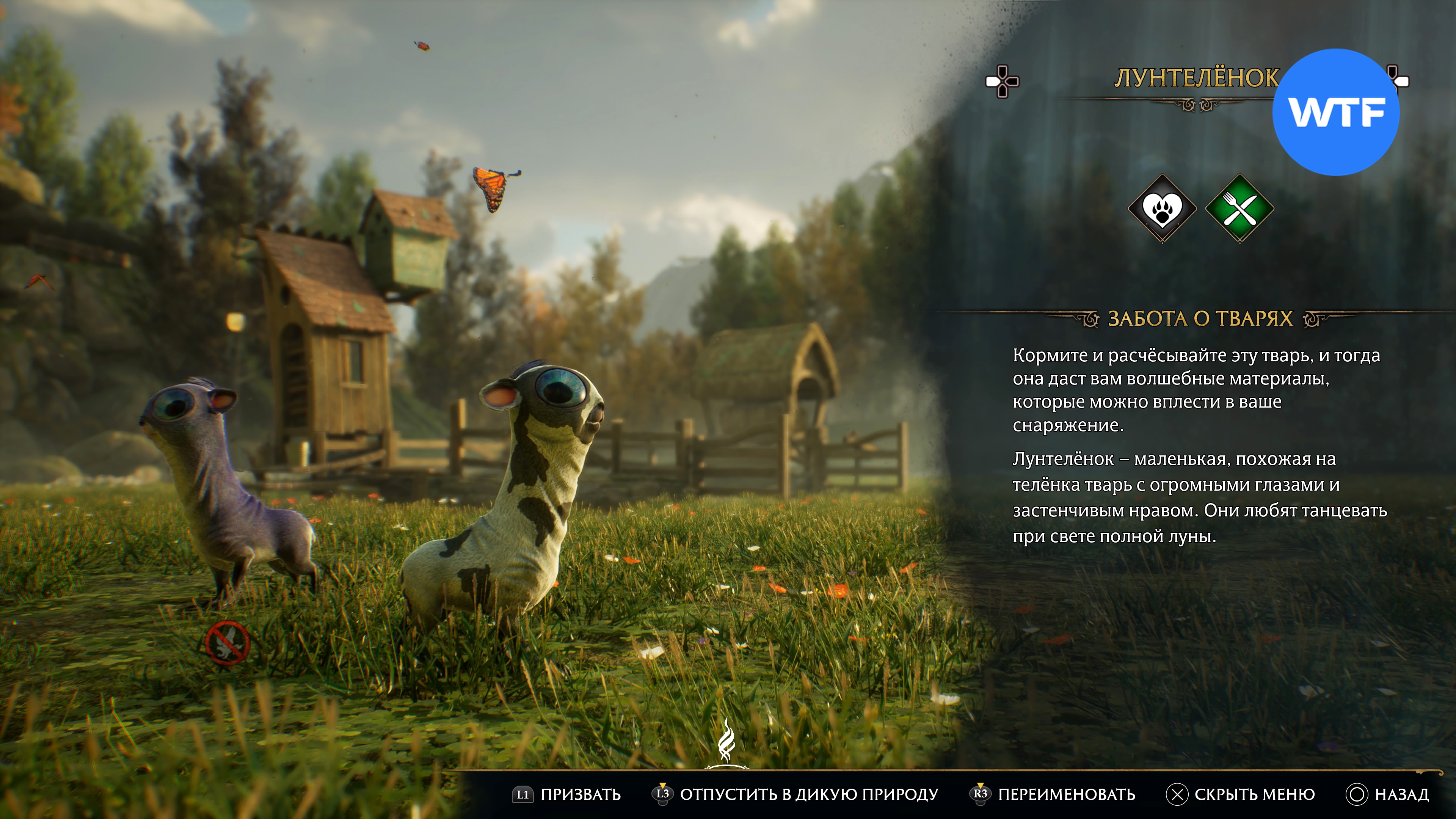Rename the beast via Переименовать
Screen dimensions: 1456x819
(1054, 794)
